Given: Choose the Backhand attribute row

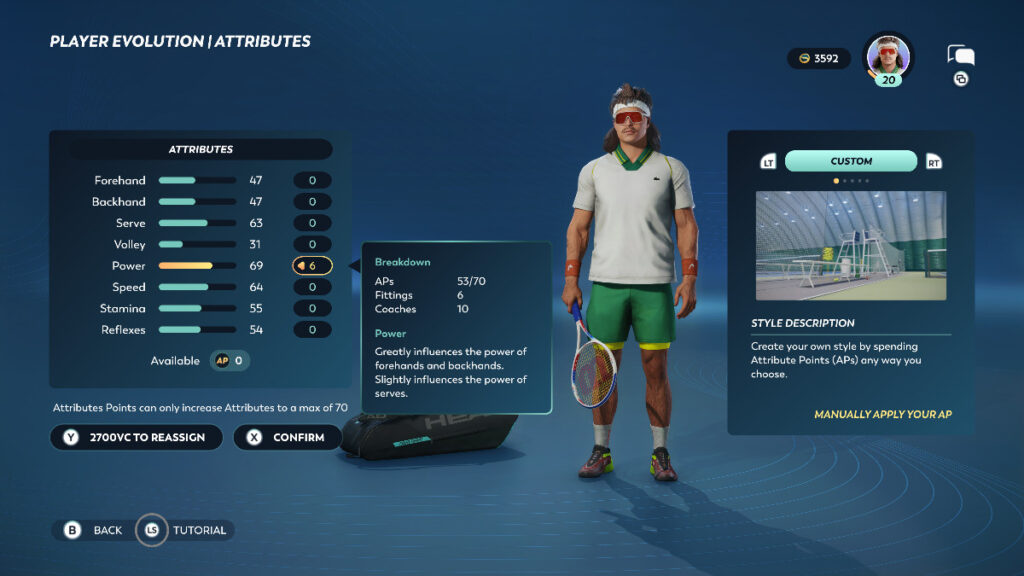Looking at the screenshot, I should click(200, 202).
